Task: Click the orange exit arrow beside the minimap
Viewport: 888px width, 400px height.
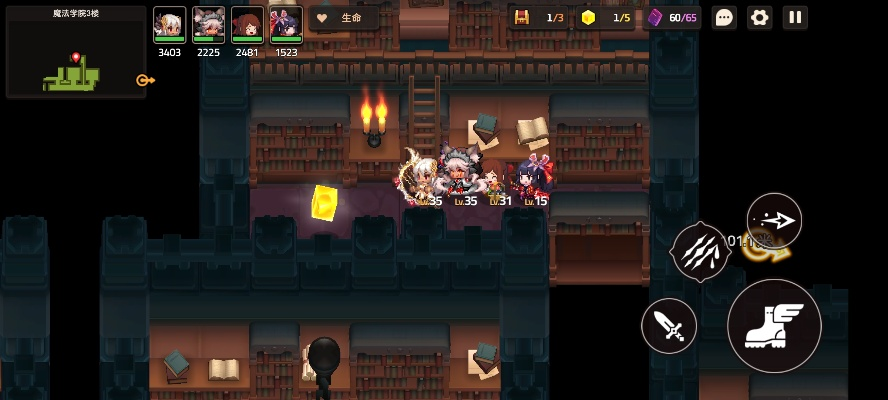Action: click(145, 80)
